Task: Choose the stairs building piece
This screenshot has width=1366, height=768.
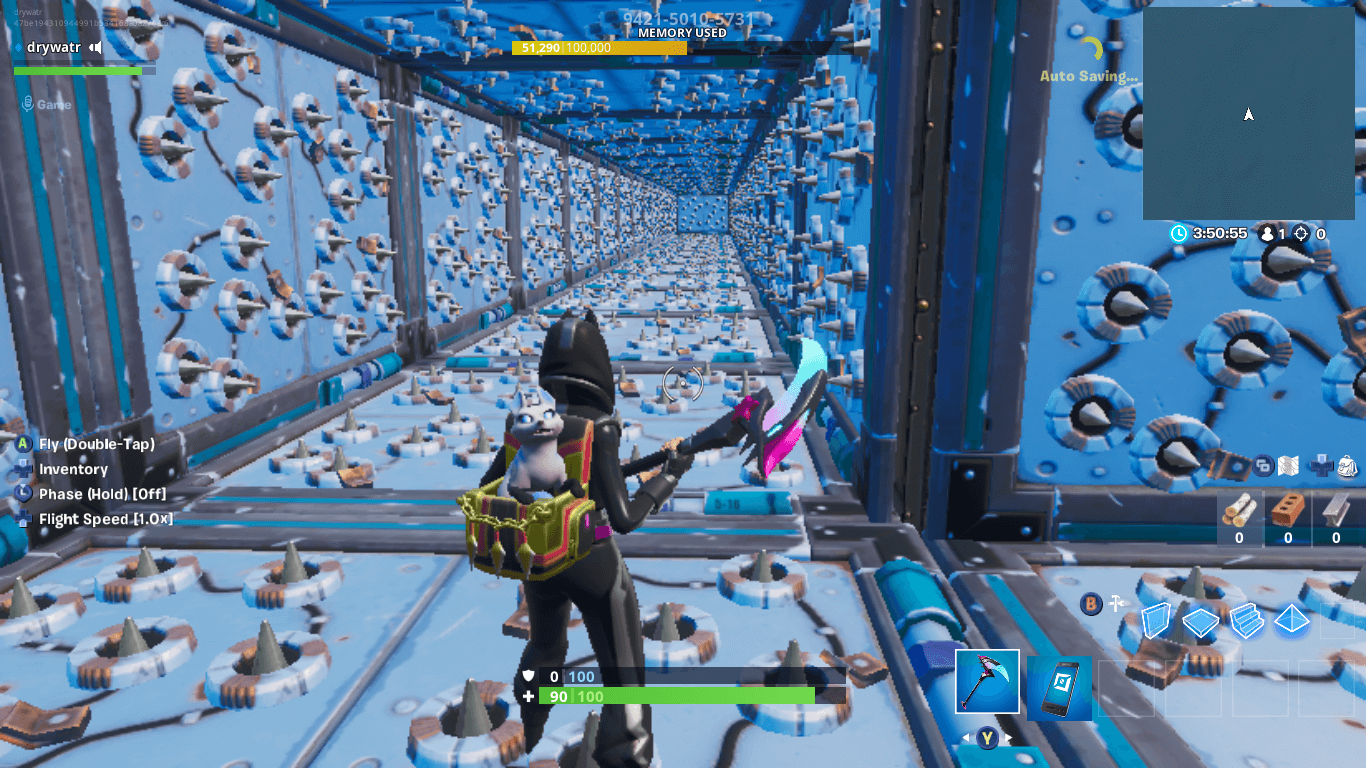Action: (x=1246, y=620)
